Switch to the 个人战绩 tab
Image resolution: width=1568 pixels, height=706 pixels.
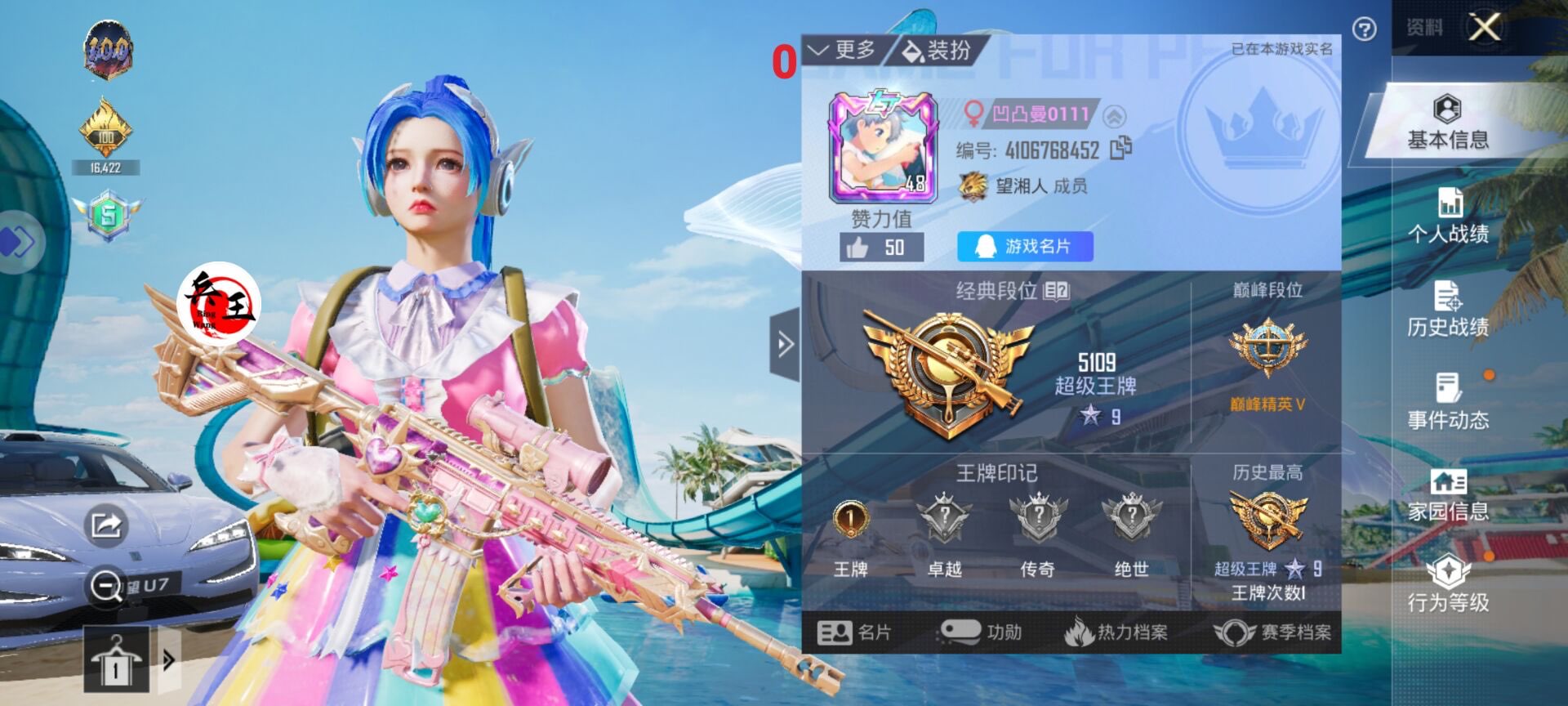[x=1450, y=221]
